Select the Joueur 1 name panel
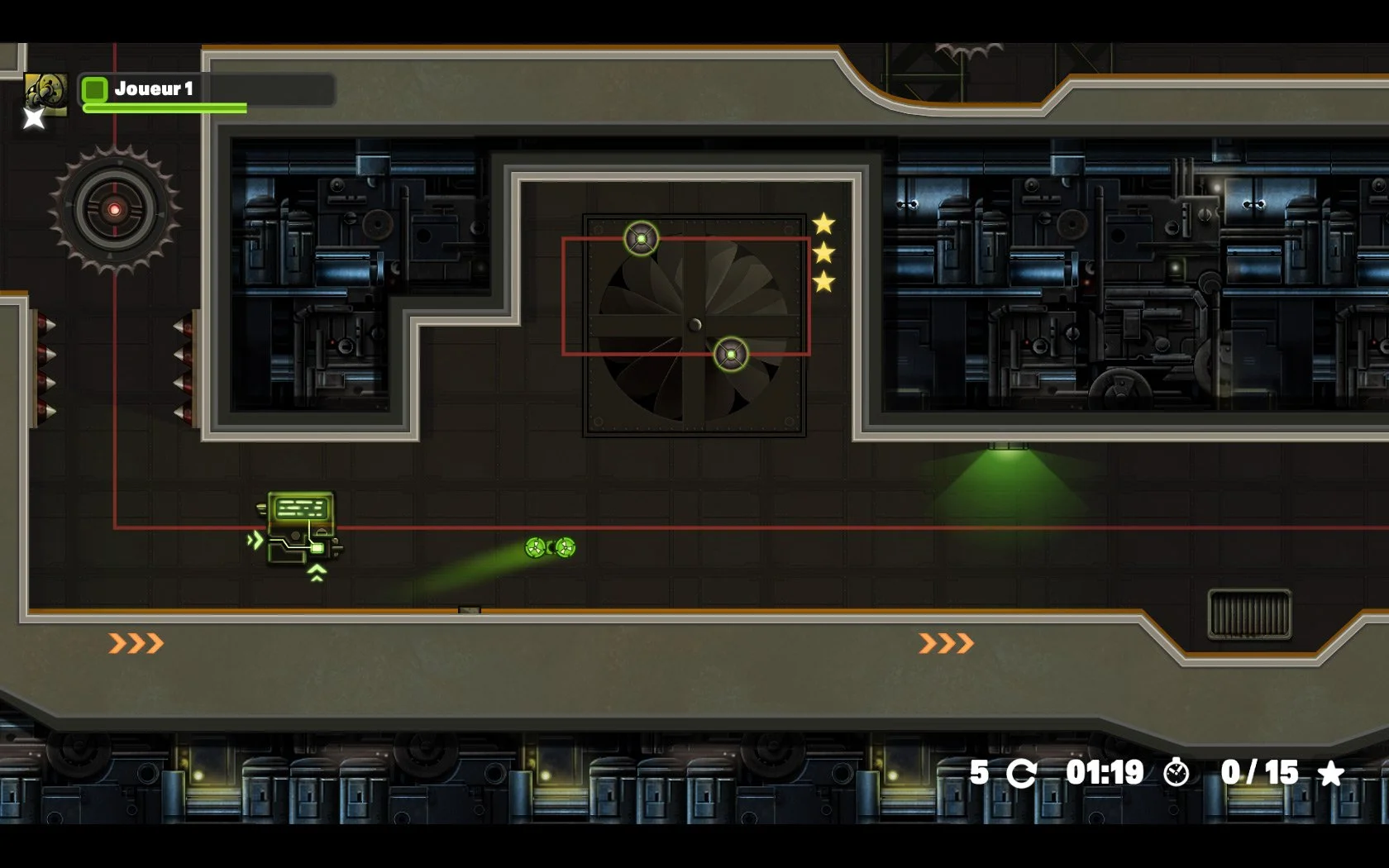 click(x=207, y=89)
